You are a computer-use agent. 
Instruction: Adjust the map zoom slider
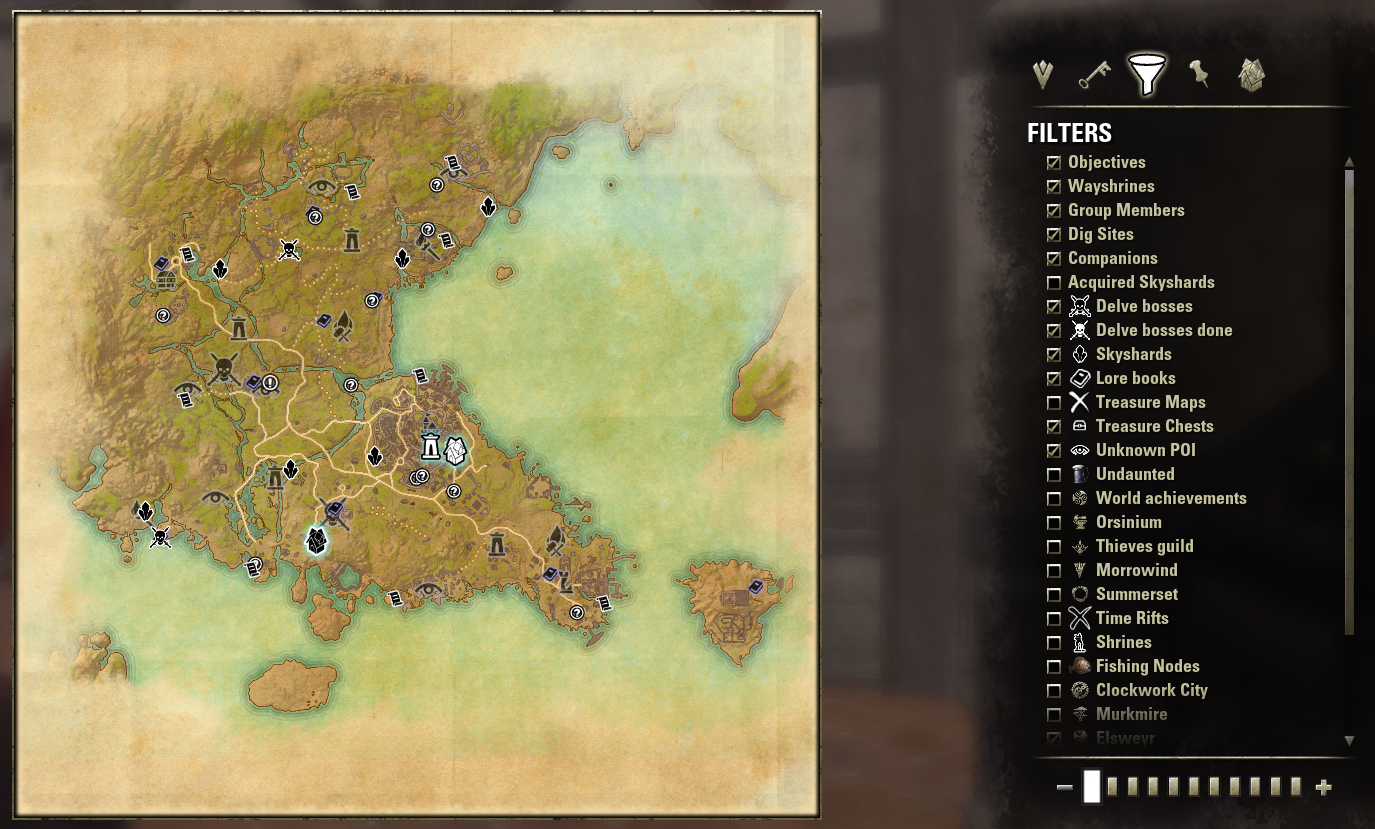pyautogui.click(x=1090, y=787)
